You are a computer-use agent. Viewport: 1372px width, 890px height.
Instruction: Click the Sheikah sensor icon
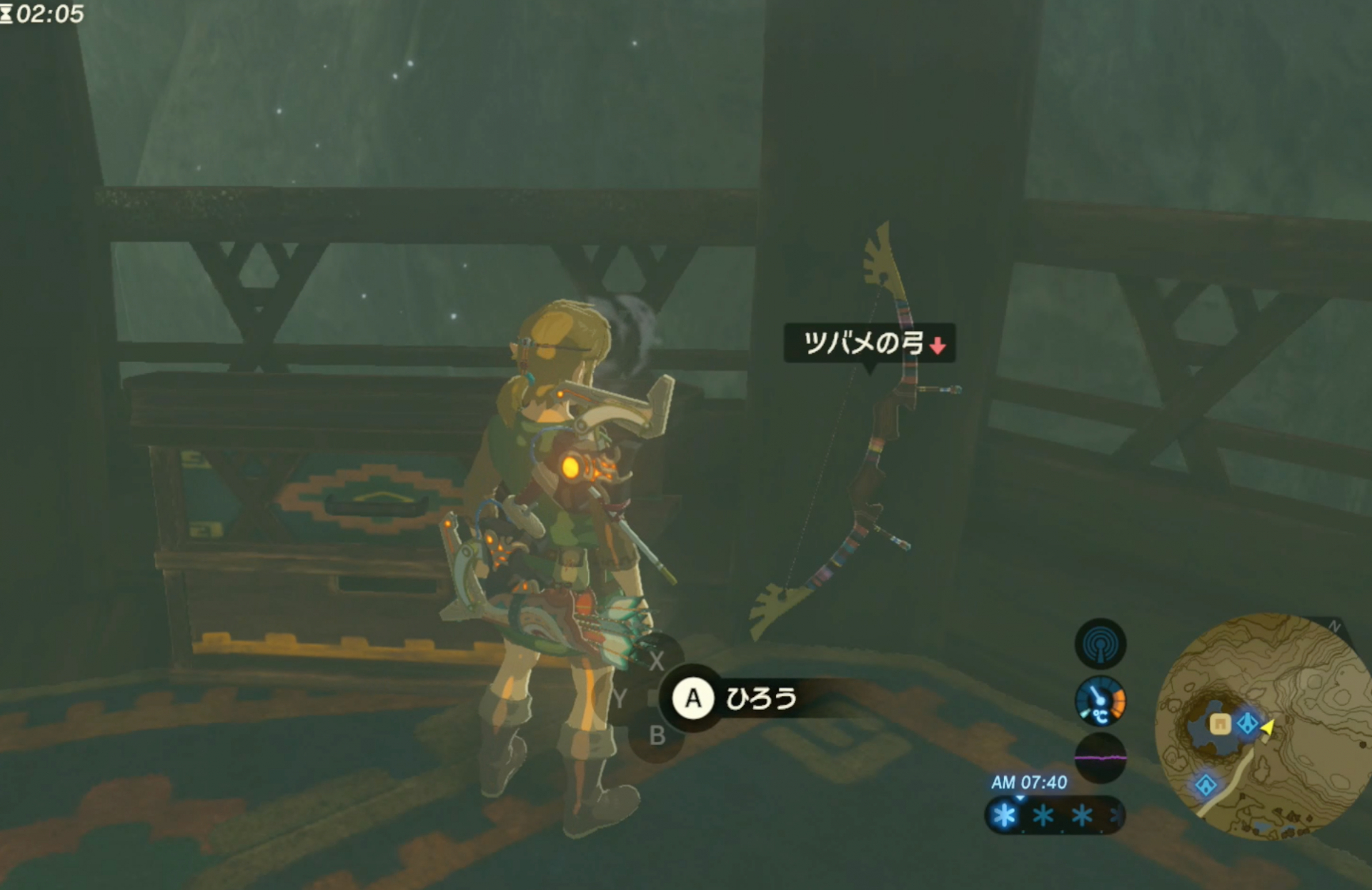click(x=1101, y=644)
